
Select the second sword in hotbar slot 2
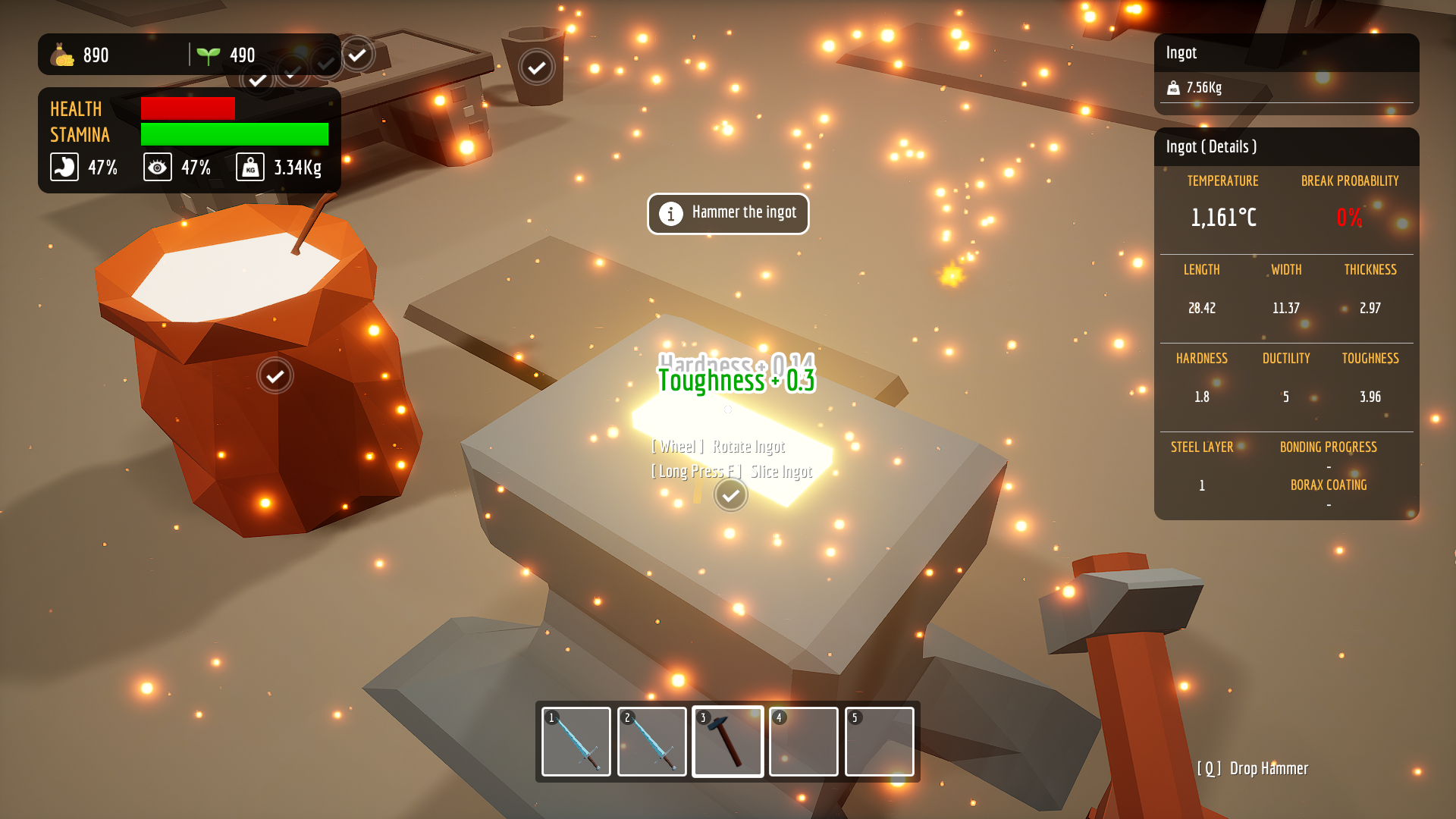click(x=651, y=742)
